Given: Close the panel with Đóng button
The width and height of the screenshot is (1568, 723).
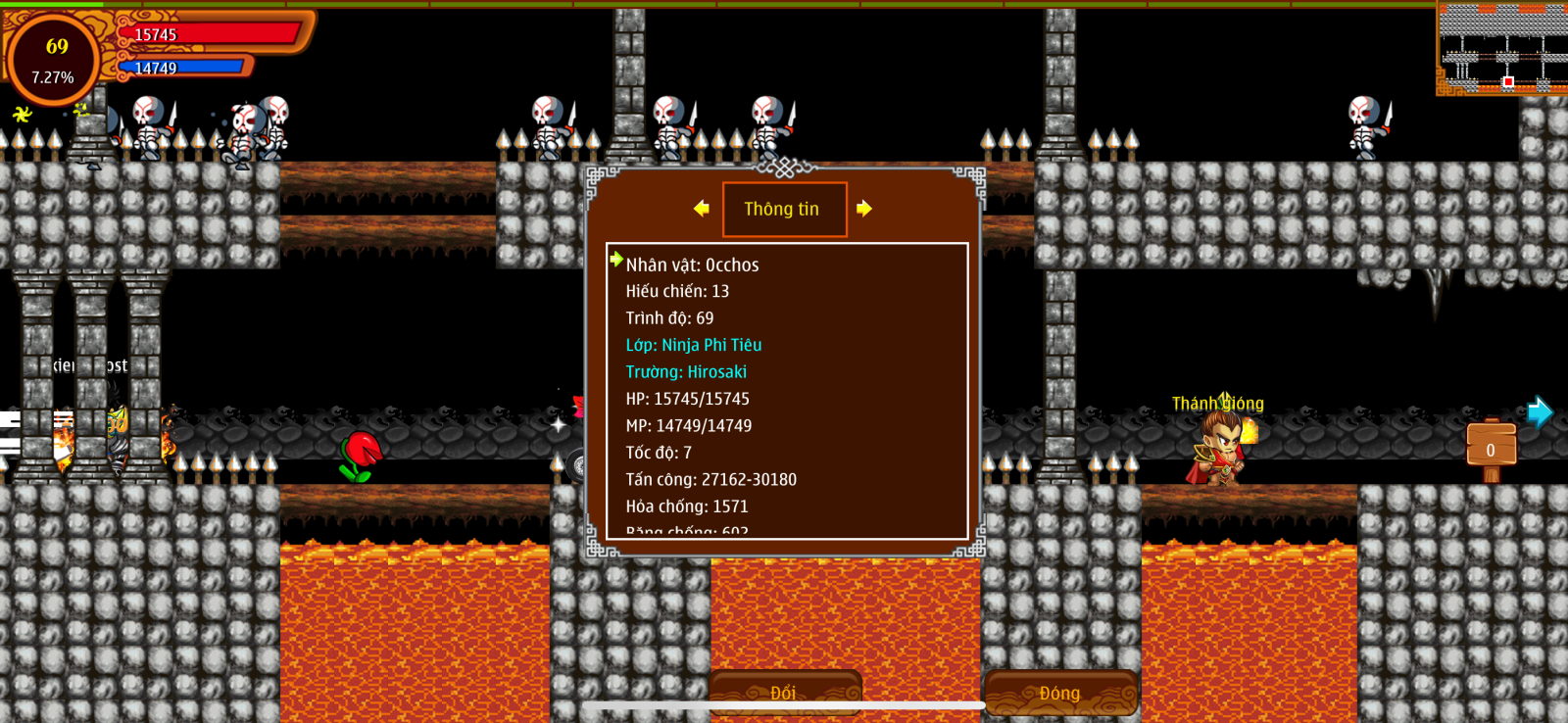Looking at the screenshot, I should click(x=1060, y=693).
